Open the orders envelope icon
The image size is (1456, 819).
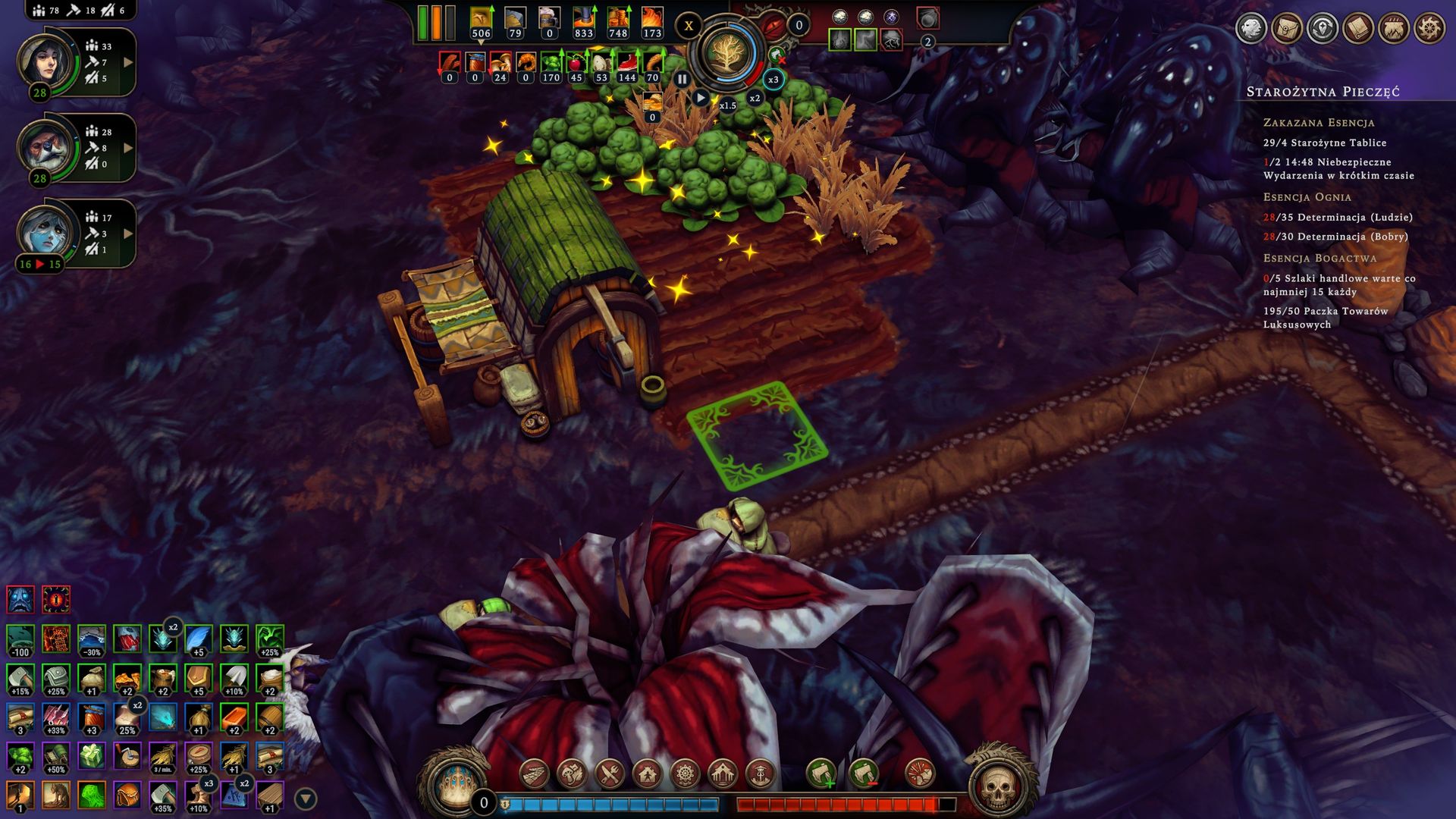pyautogui.click(x=1287, y=29)
